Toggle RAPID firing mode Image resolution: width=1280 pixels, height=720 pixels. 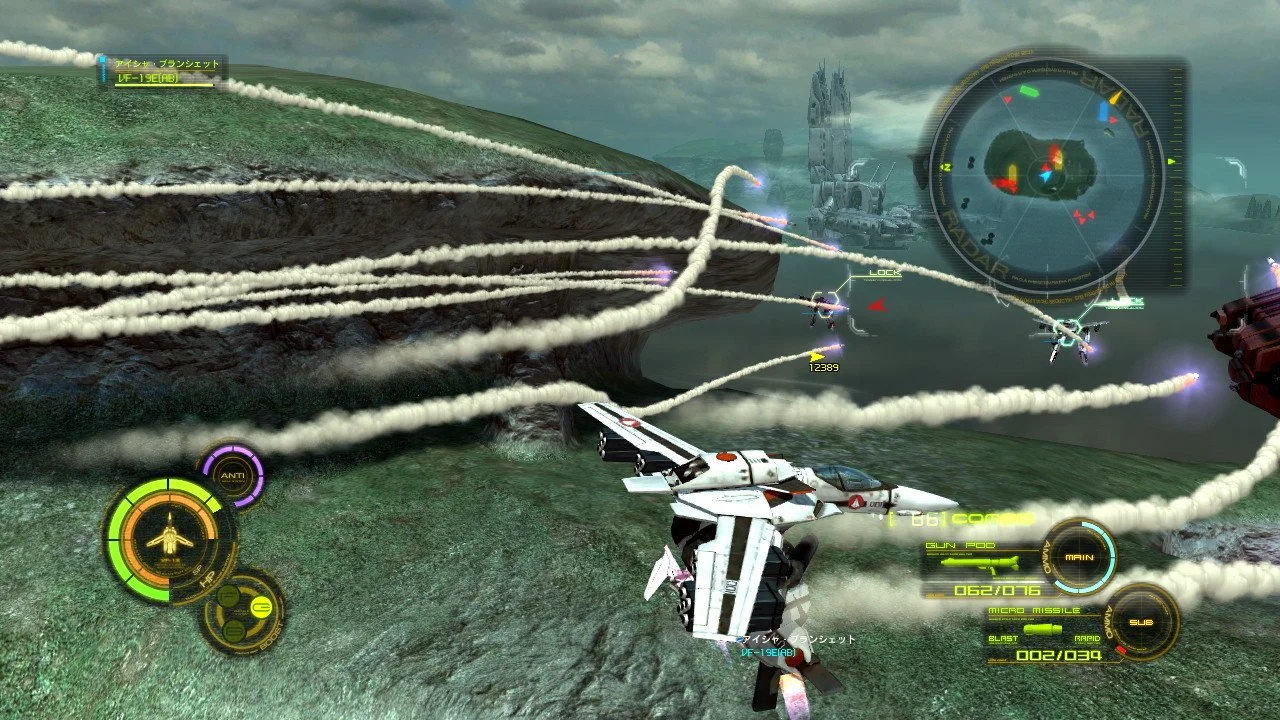pos(1085,636)
